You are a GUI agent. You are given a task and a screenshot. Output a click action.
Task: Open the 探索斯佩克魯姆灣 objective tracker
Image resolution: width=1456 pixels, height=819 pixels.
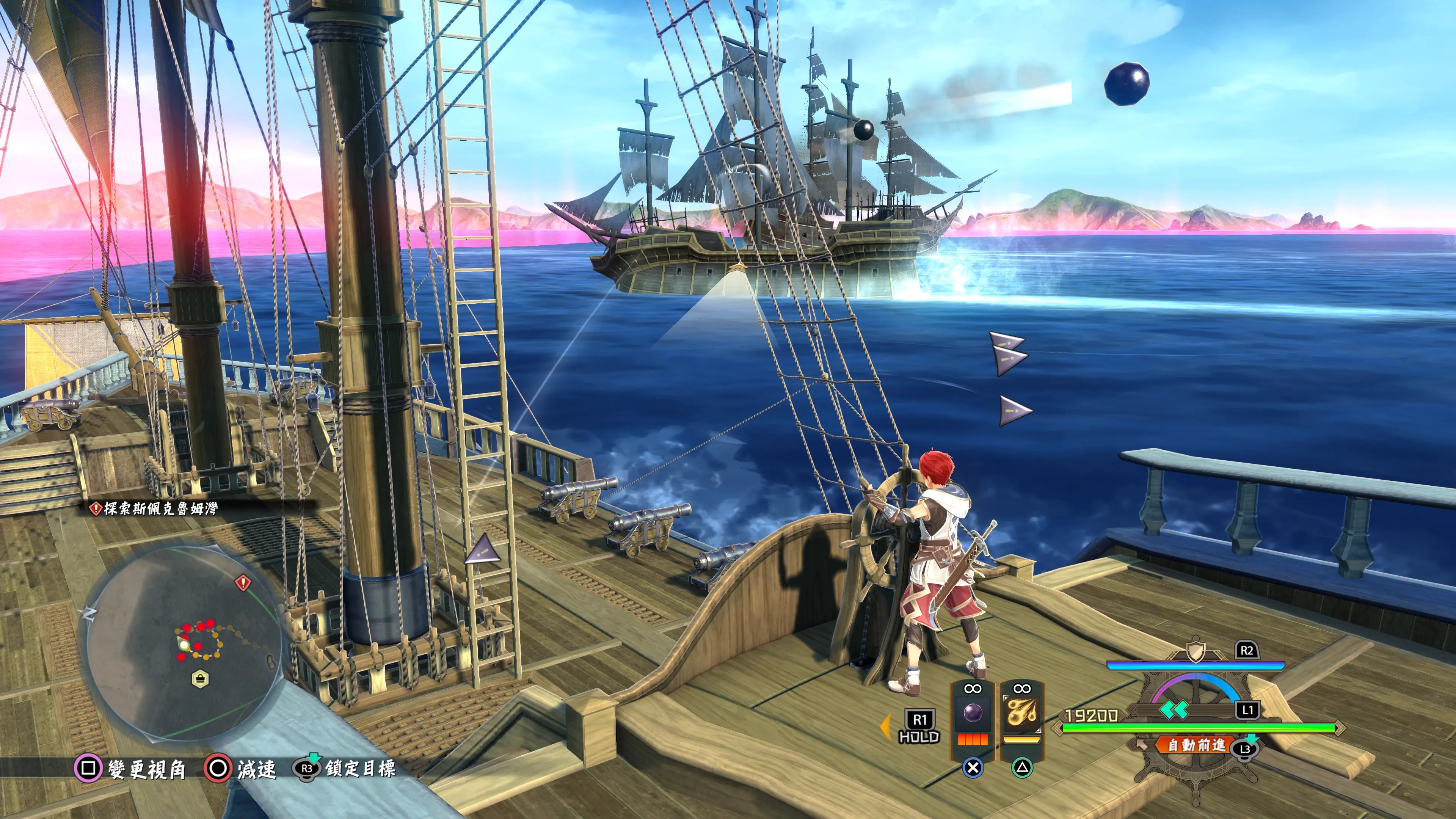pos(155,509)
